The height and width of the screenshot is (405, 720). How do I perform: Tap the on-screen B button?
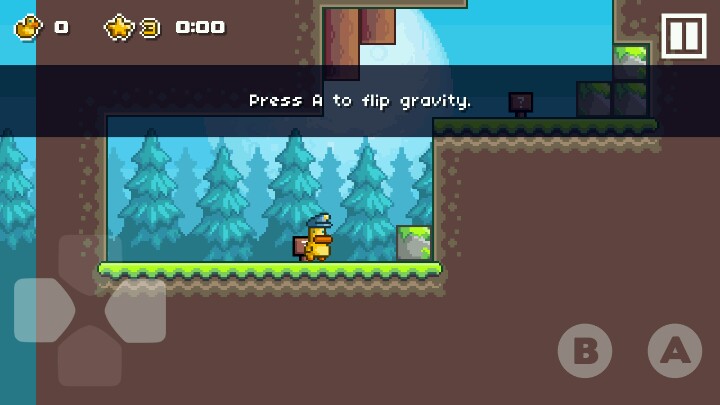tap(585, 351)
